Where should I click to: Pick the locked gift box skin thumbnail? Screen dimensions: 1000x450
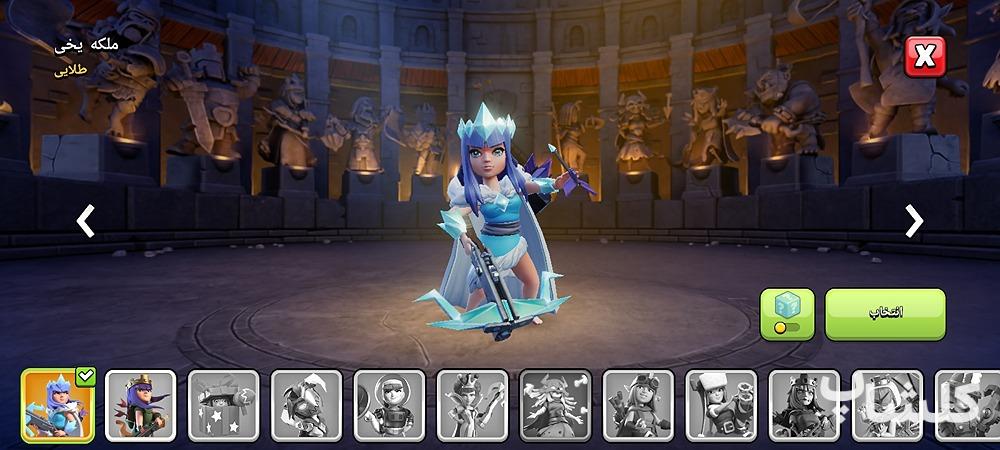click(x=224, y=405)
